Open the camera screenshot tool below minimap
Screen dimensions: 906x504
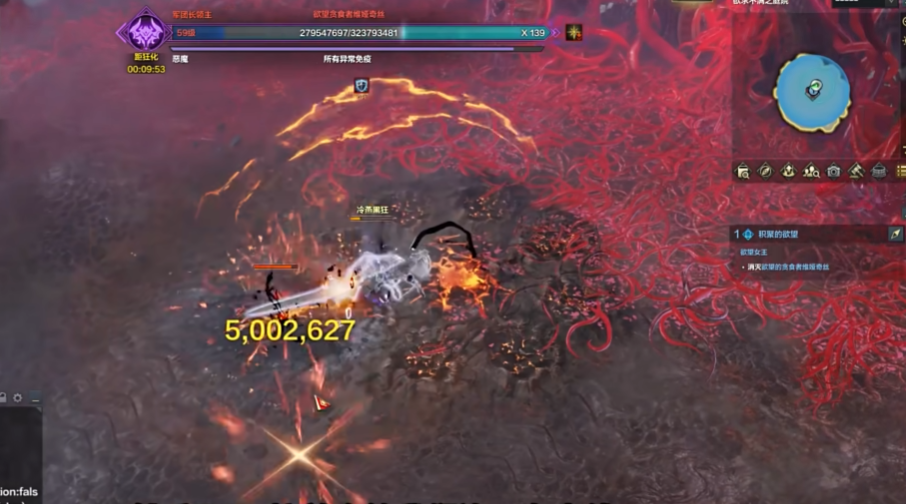click(834, 171)
